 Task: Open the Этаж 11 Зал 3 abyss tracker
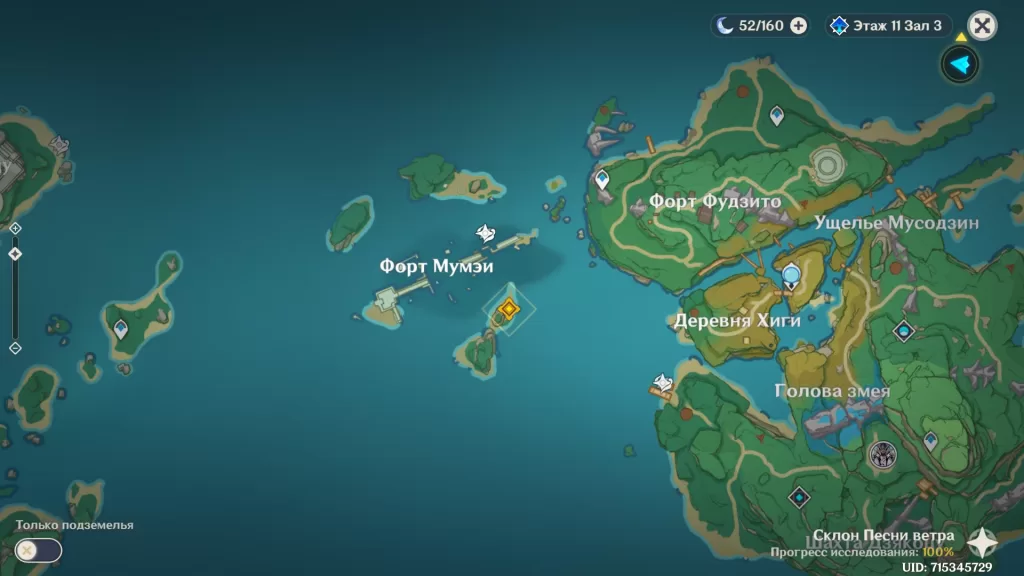coord(888,26)
